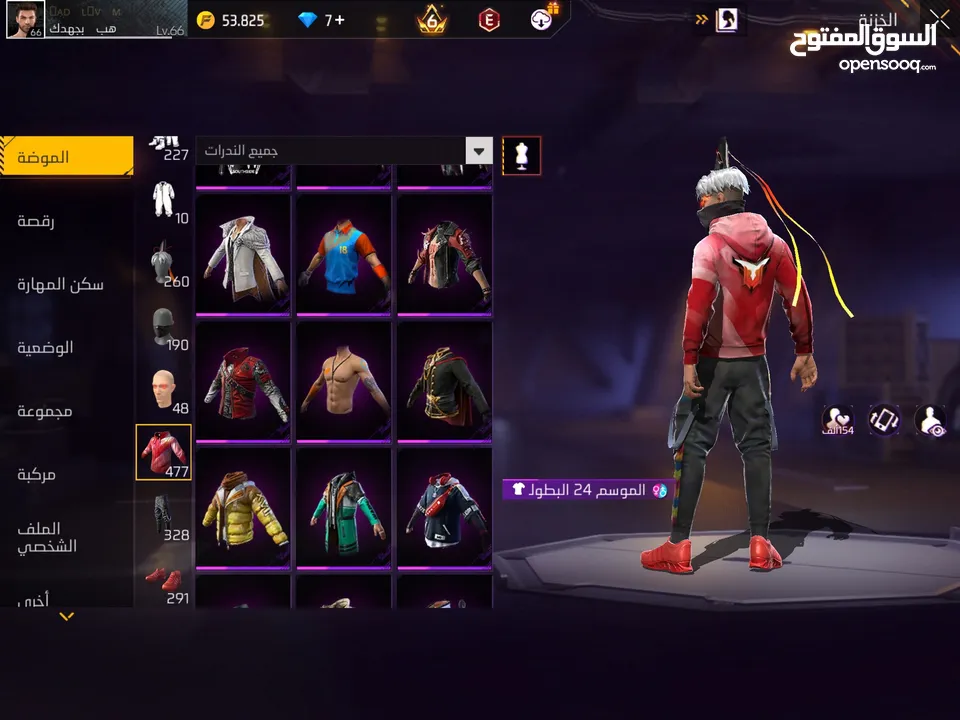Pick the shirtless torso top
Viewport: 960px width, 720px height.
(345, 380)
